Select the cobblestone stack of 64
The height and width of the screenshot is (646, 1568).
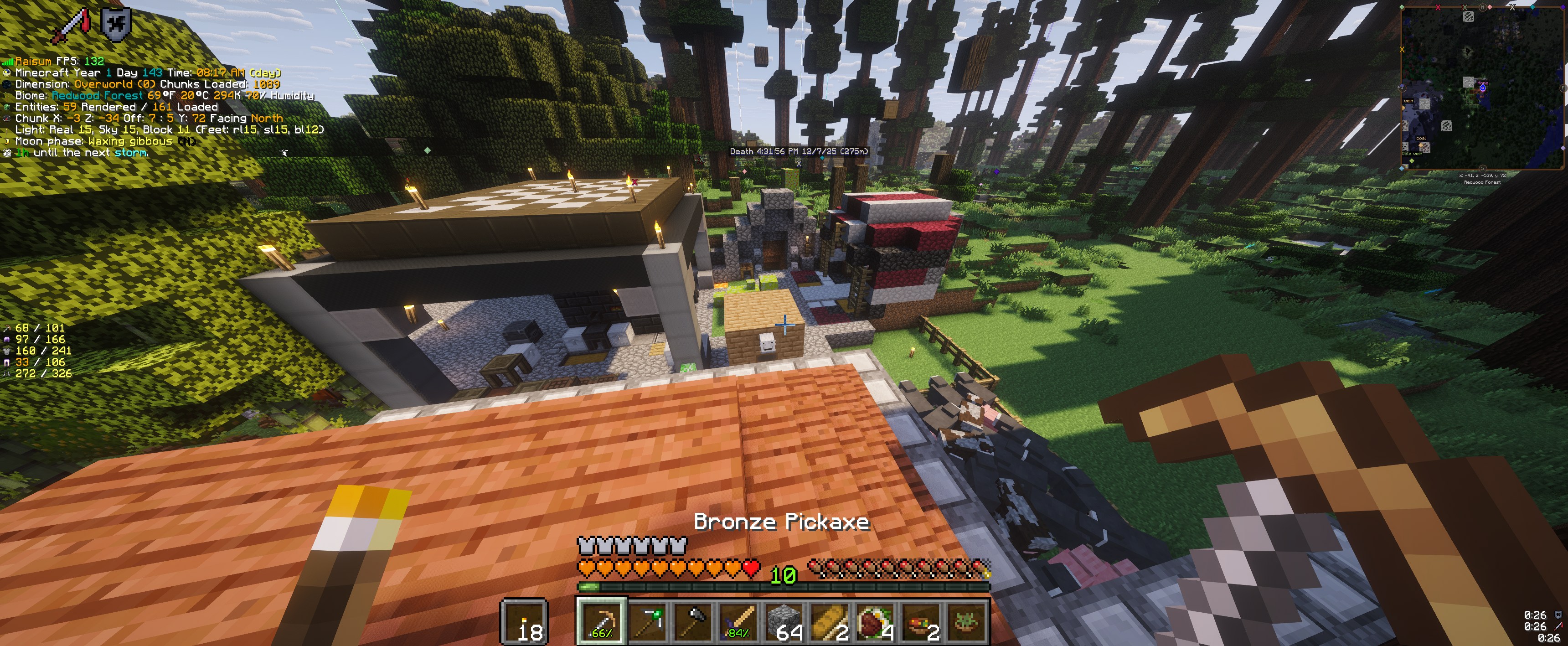point(784,620)
